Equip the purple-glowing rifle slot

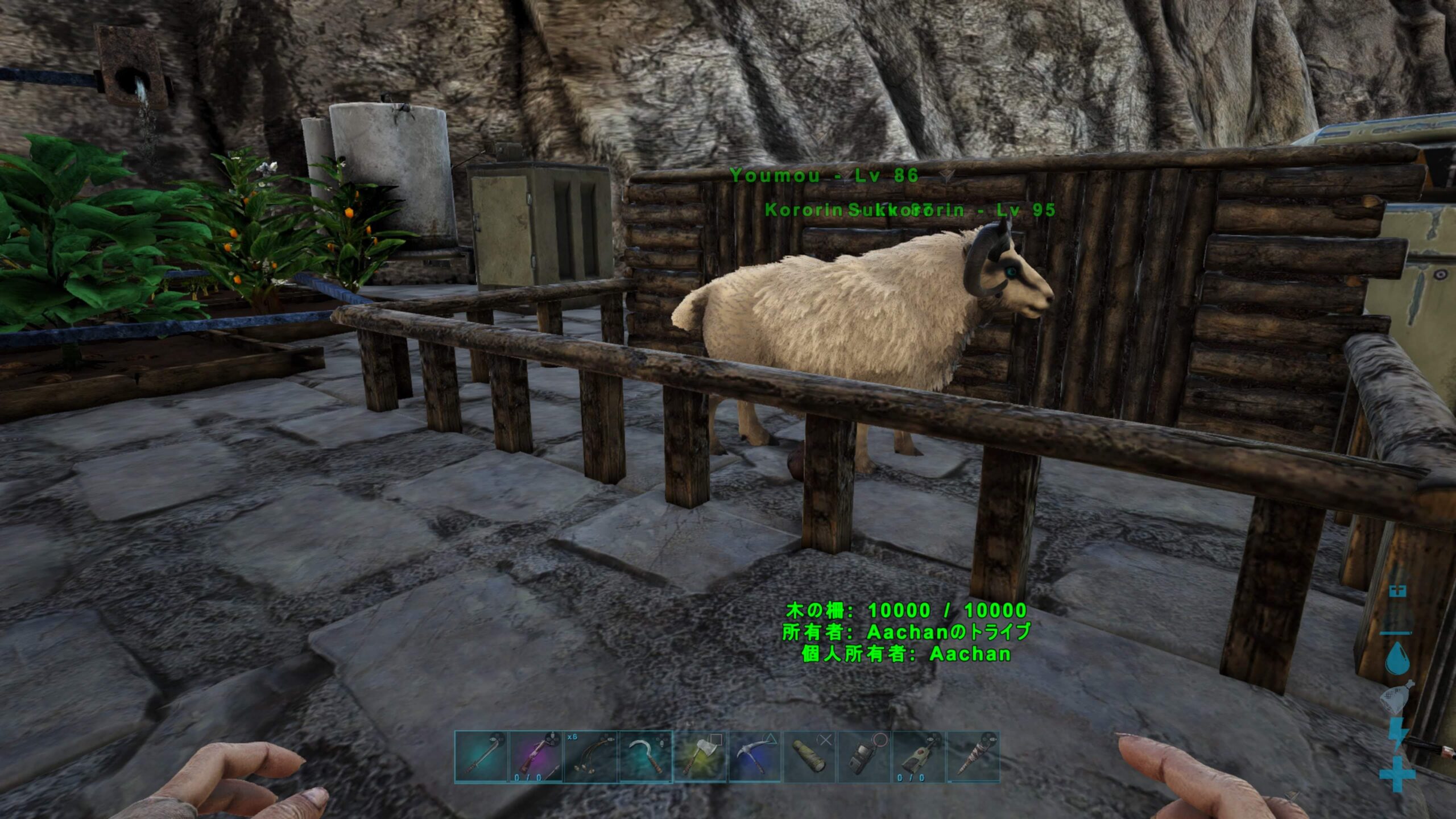coord(536,757)
